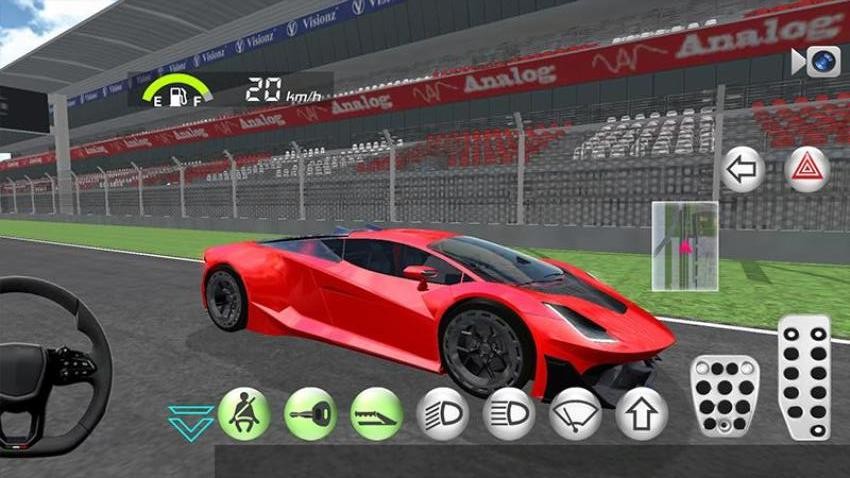
Task: Activate the left turn signal arrow
Action: (x=743, y=170)
